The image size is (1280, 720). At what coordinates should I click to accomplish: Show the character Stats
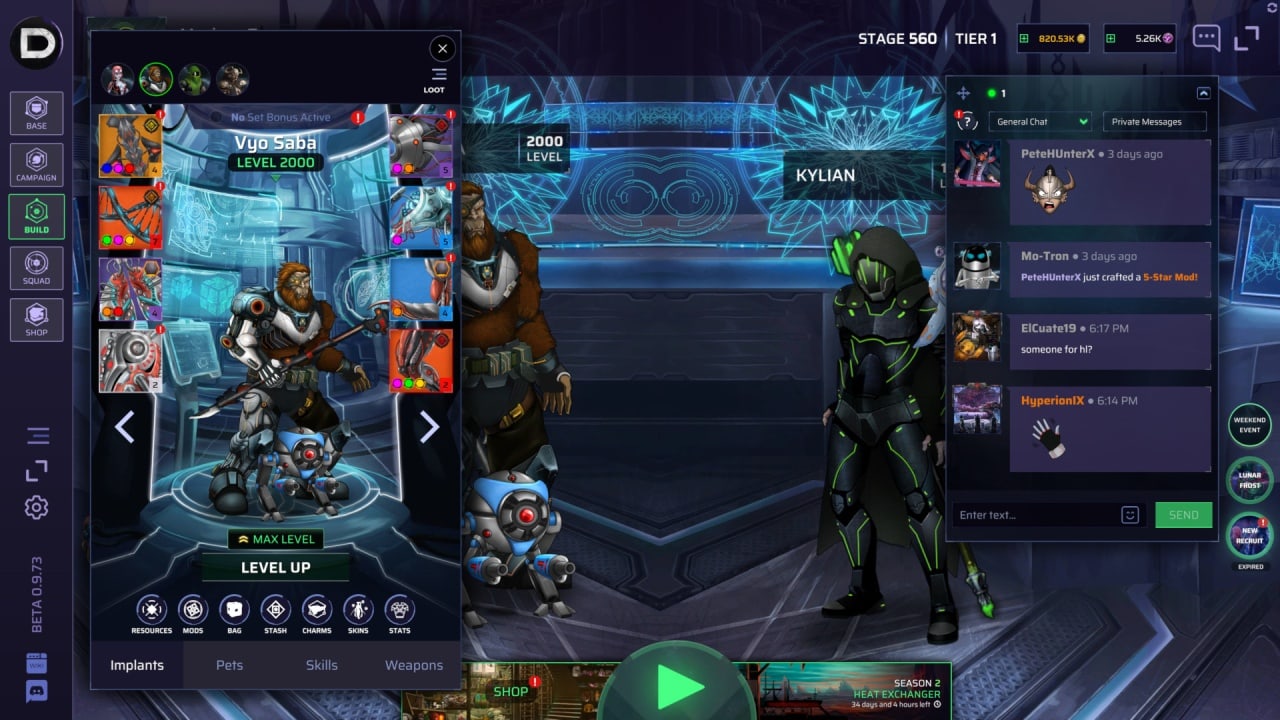(399, 610)
